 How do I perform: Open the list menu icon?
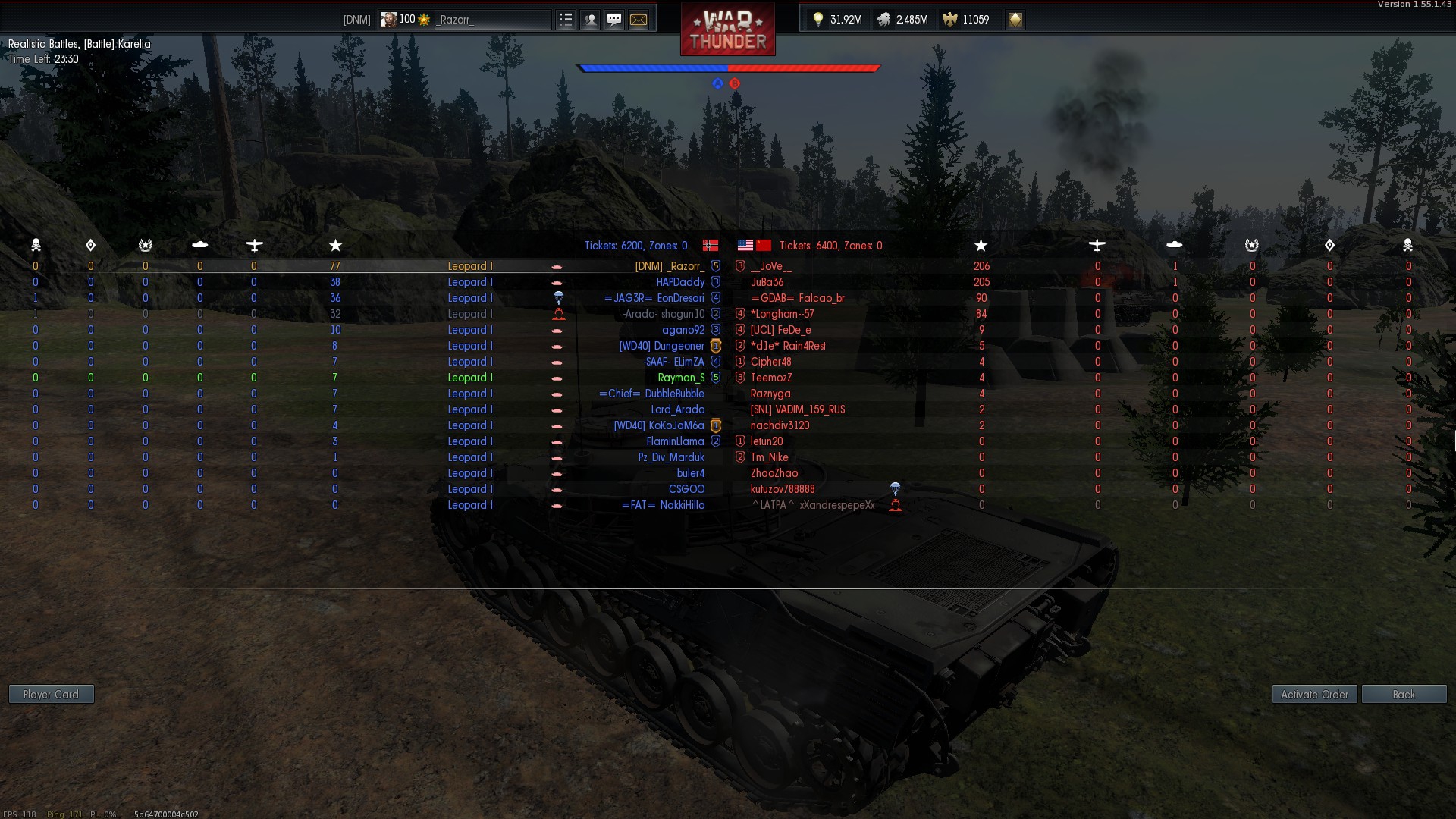[566, 20]
